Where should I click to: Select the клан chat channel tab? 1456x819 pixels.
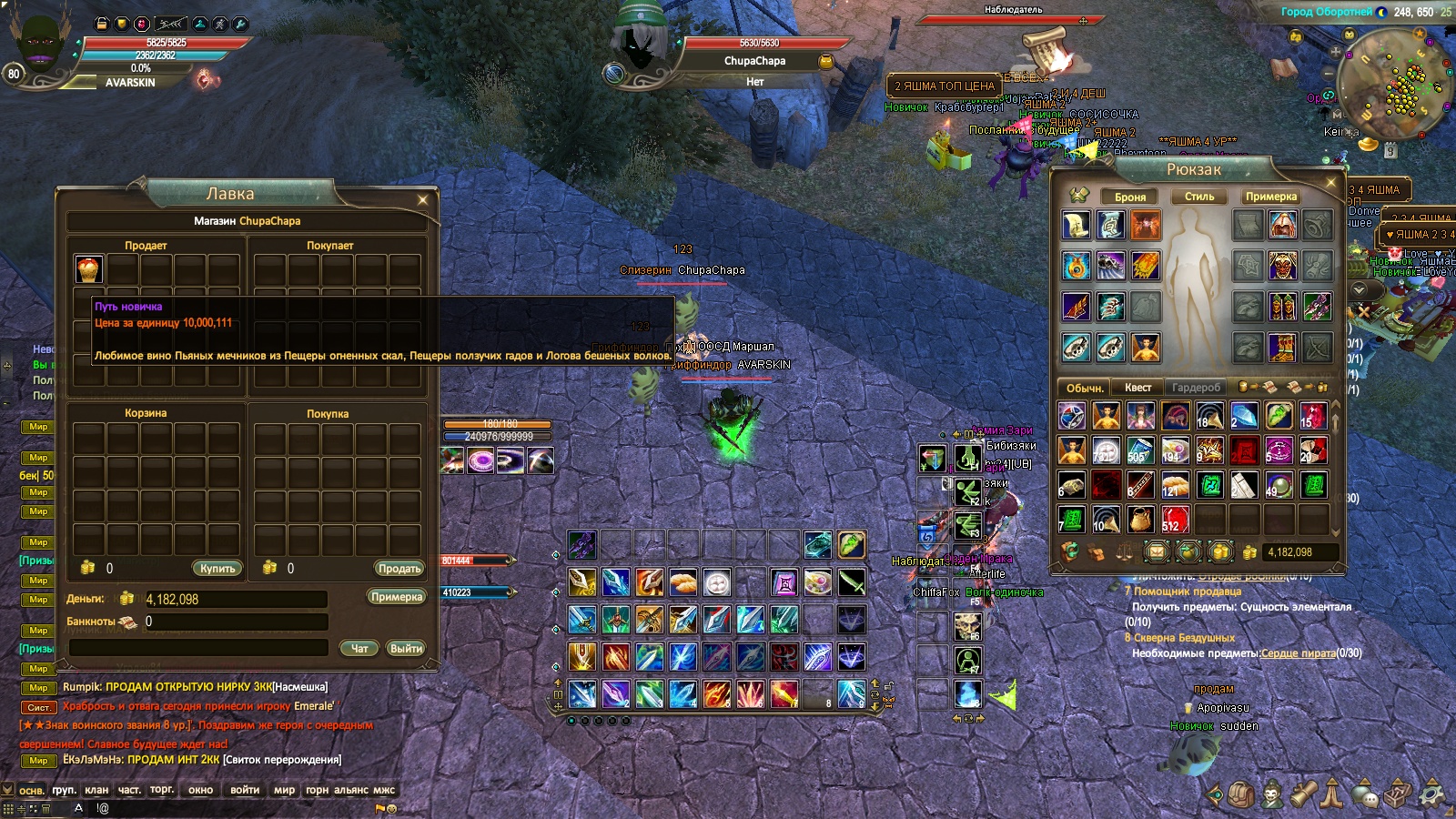[96, 790]
